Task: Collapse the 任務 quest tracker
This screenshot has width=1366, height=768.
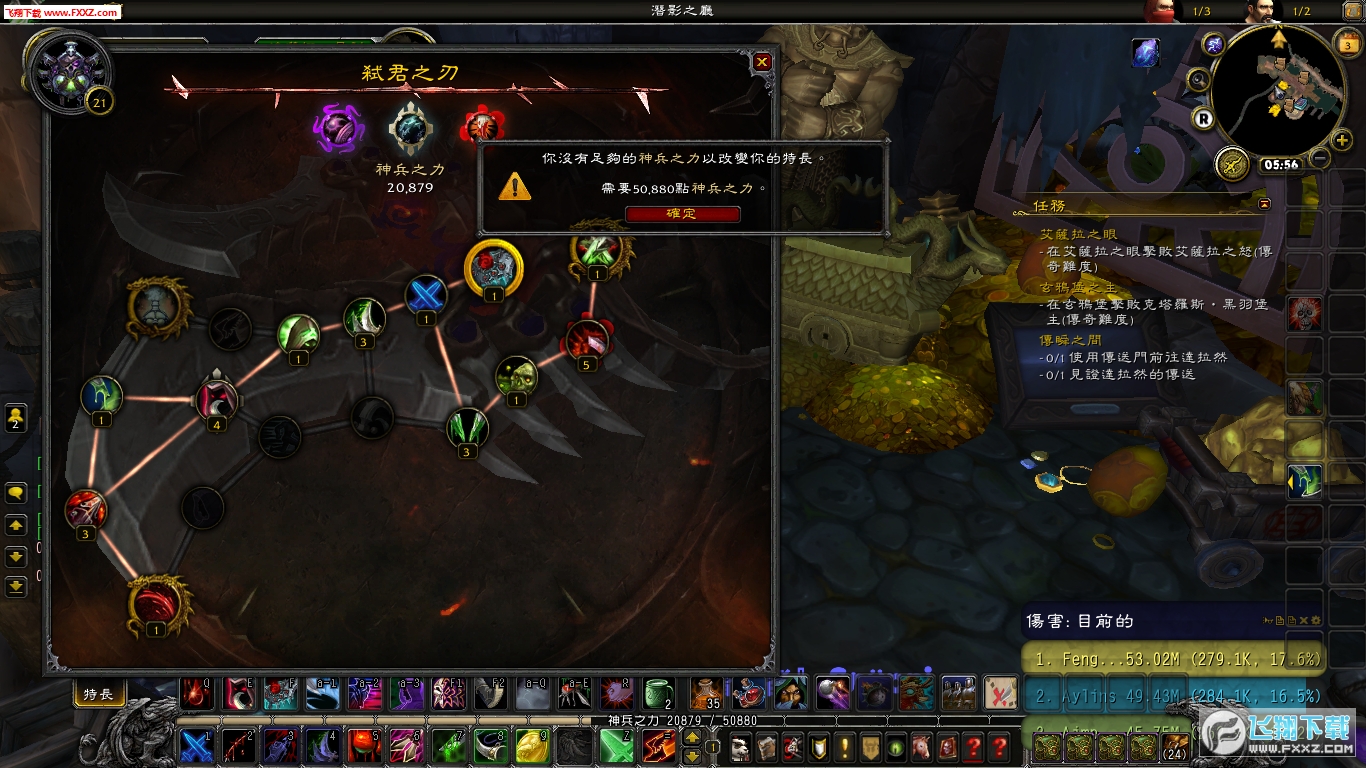Action: click(x=1264, y=203)
